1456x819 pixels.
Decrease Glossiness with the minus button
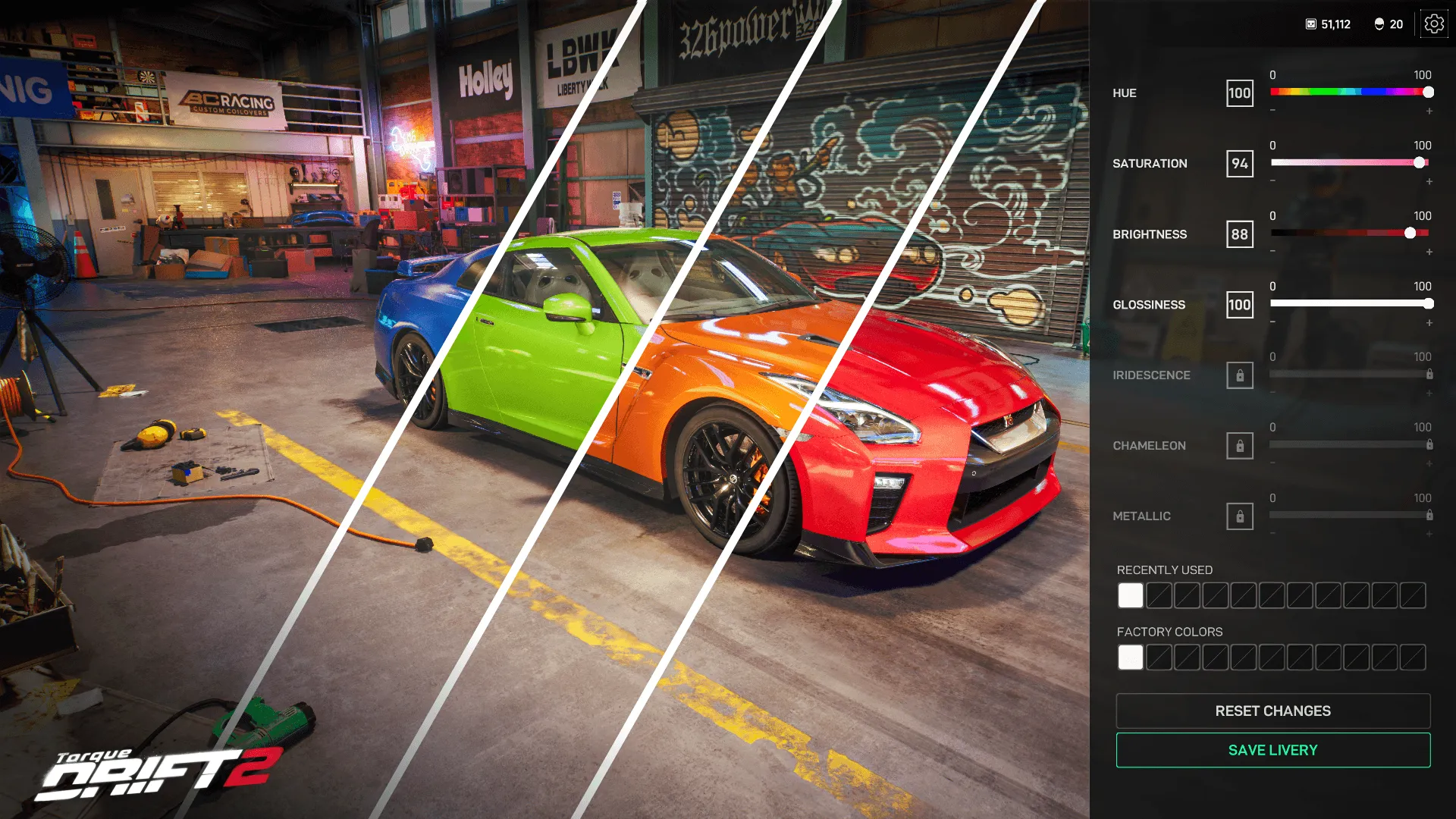coord(1272,322)
